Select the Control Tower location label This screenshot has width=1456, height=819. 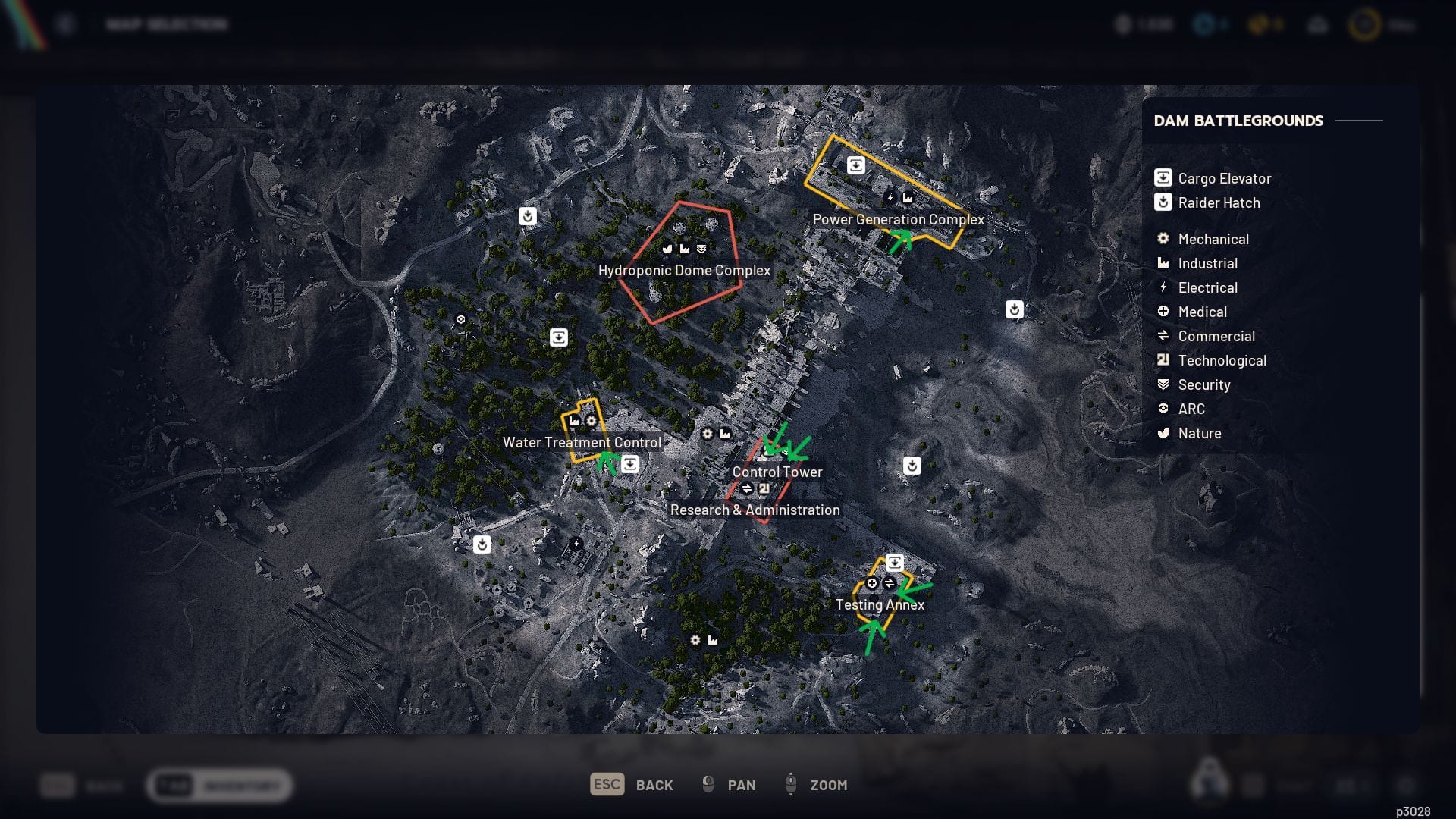click(x=777, y=472)
